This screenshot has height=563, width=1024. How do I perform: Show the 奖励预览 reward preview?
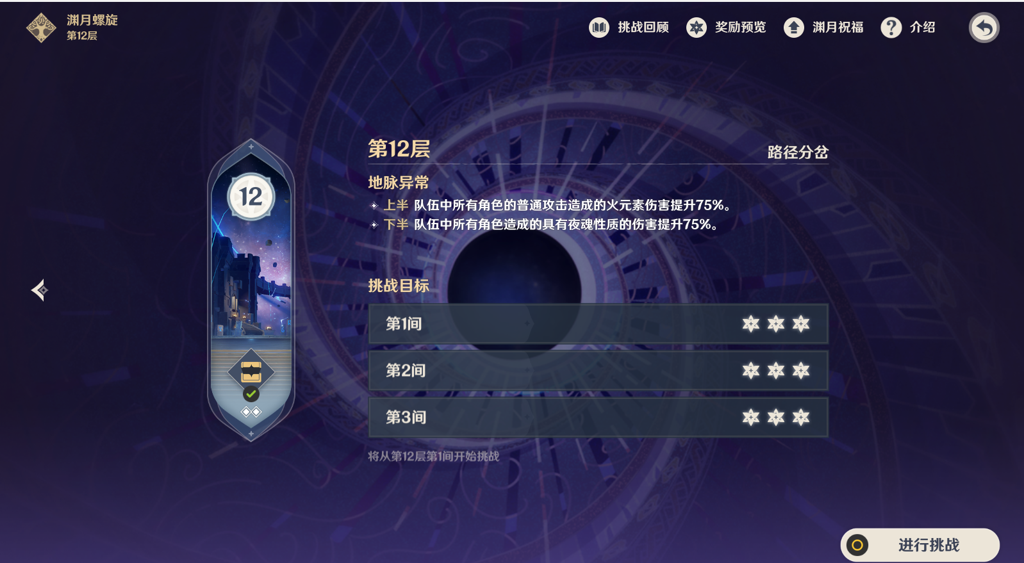[726, 28]
